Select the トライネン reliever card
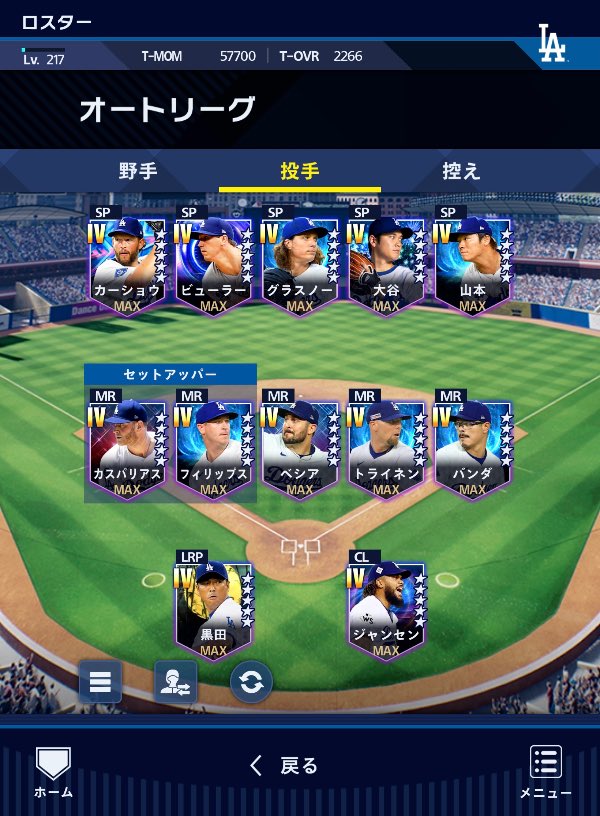 (386, 446)
